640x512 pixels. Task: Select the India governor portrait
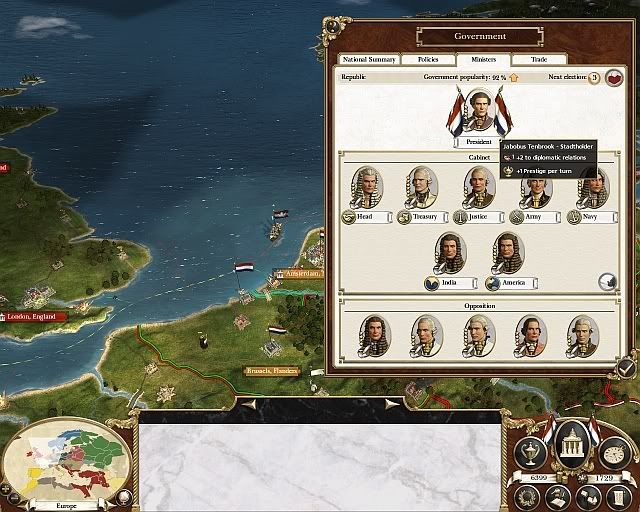451,254
